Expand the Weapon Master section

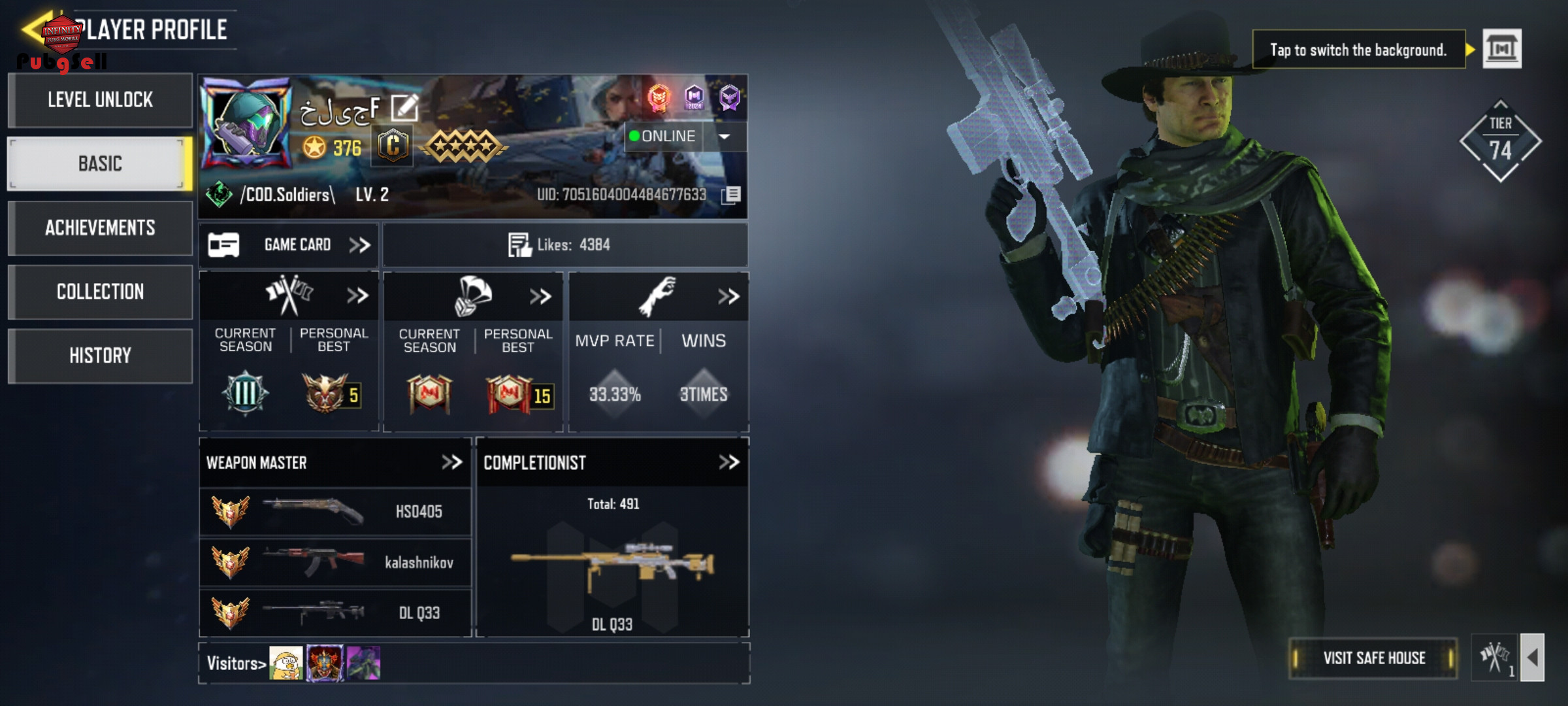coord(451,463)
